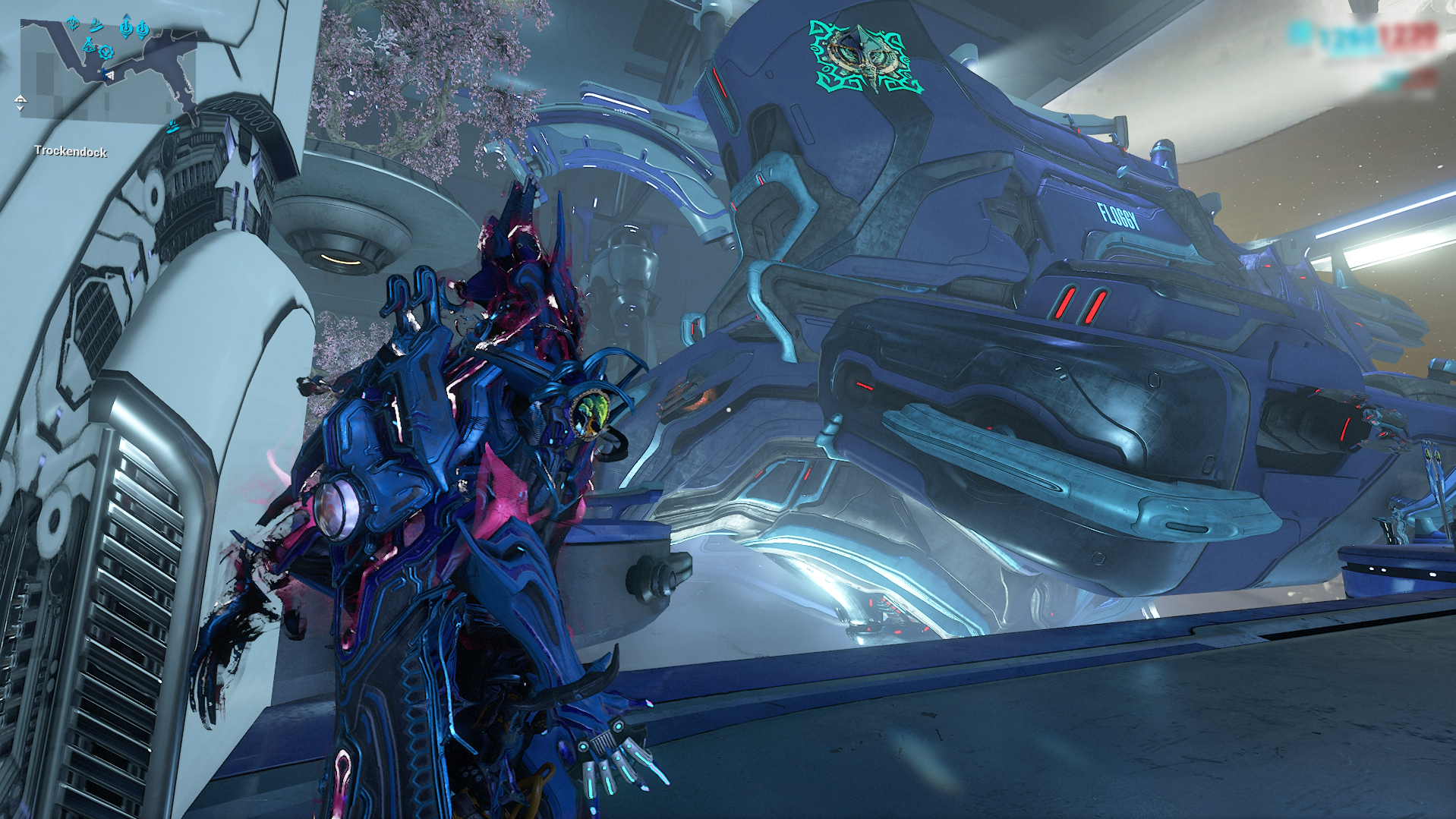Screen dimensions: 1456x819
Task: Click the minimap floor level indicator arrows
Action: pos(20,103)
